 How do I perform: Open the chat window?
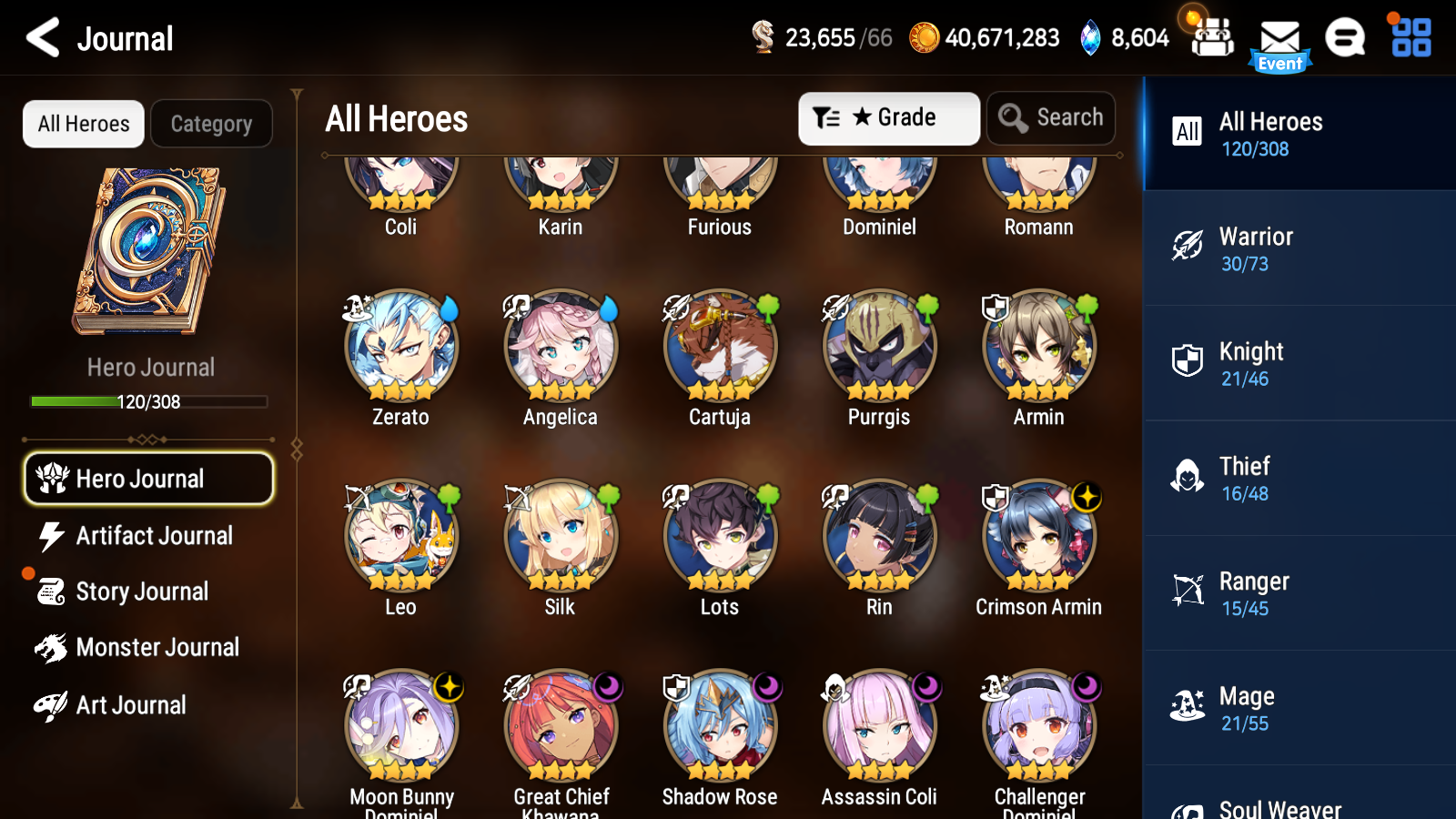pos(1345,38)
